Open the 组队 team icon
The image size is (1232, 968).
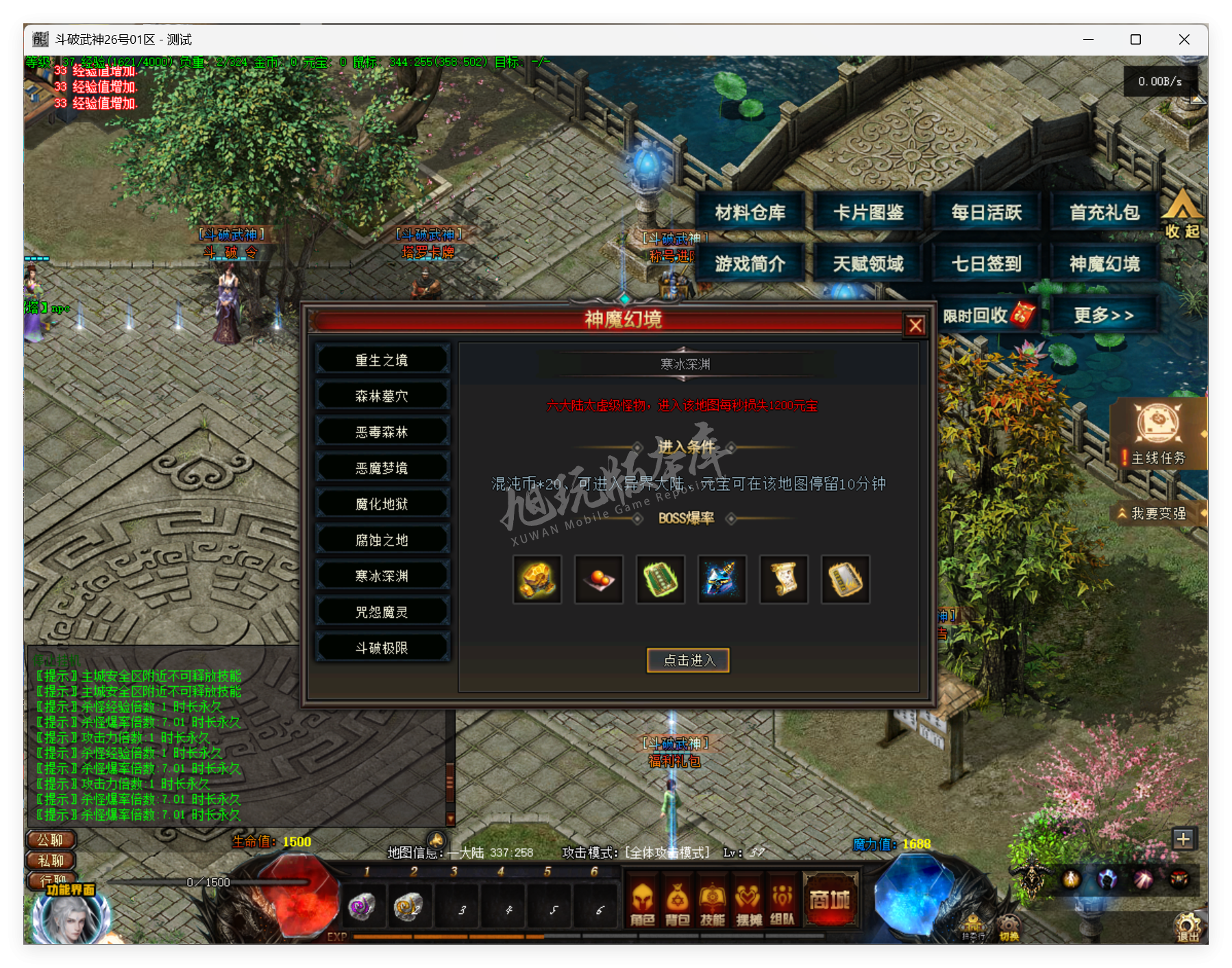(782, 904)
